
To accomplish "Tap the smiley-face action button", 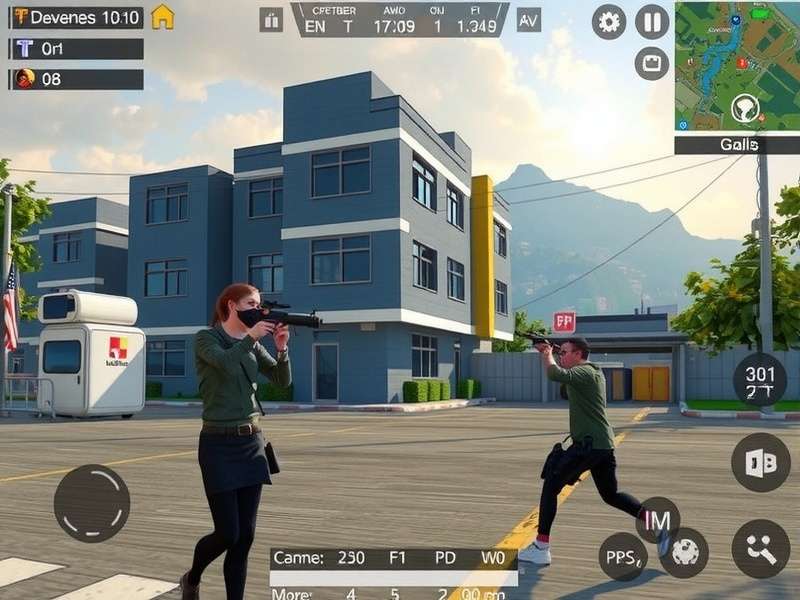I will coord(761,549).
